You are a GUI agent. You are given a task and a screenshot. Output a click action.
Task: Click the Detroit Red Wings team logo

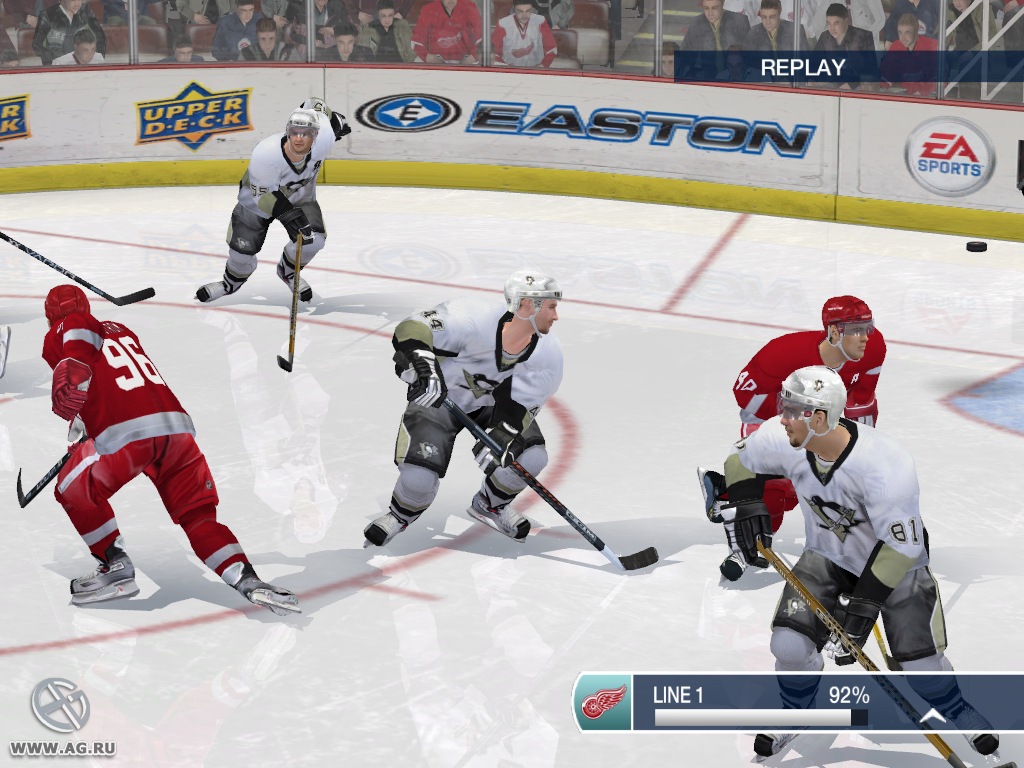(603, 701)
